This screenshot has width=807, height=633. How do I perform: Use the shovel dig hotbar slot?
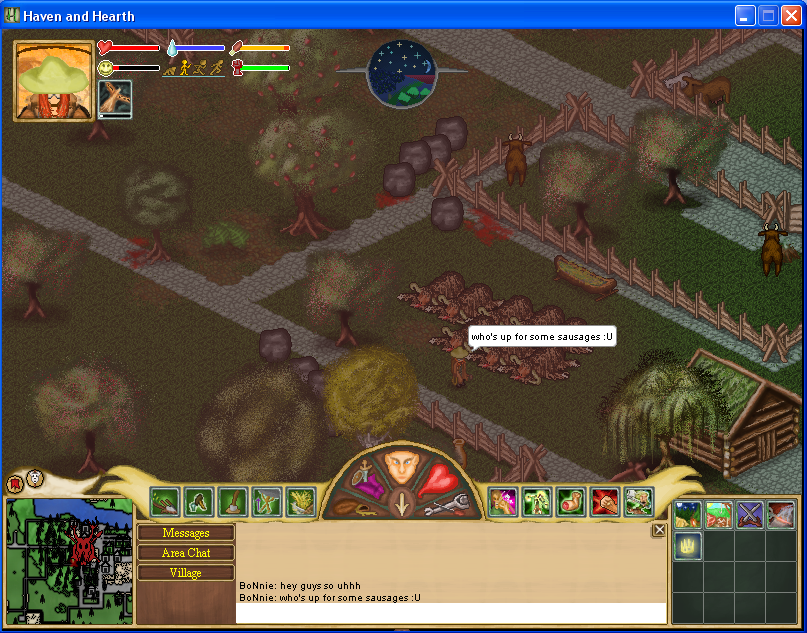233,501
